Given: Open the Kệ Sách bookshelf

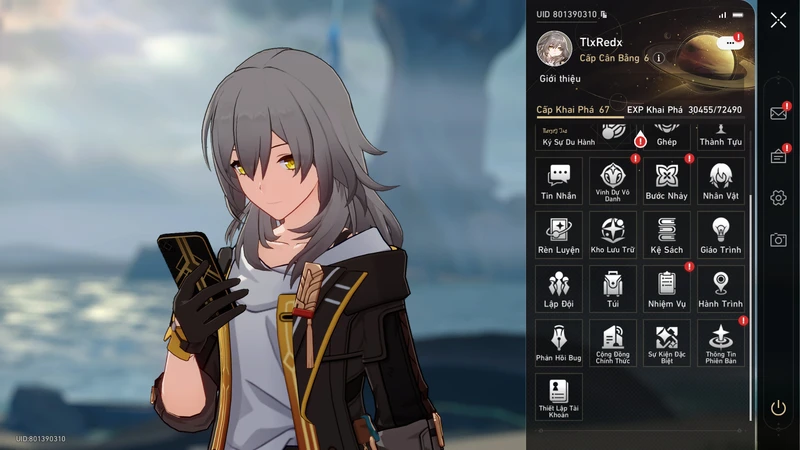Looking at the screenshot, I should click(x=667, y=234).
